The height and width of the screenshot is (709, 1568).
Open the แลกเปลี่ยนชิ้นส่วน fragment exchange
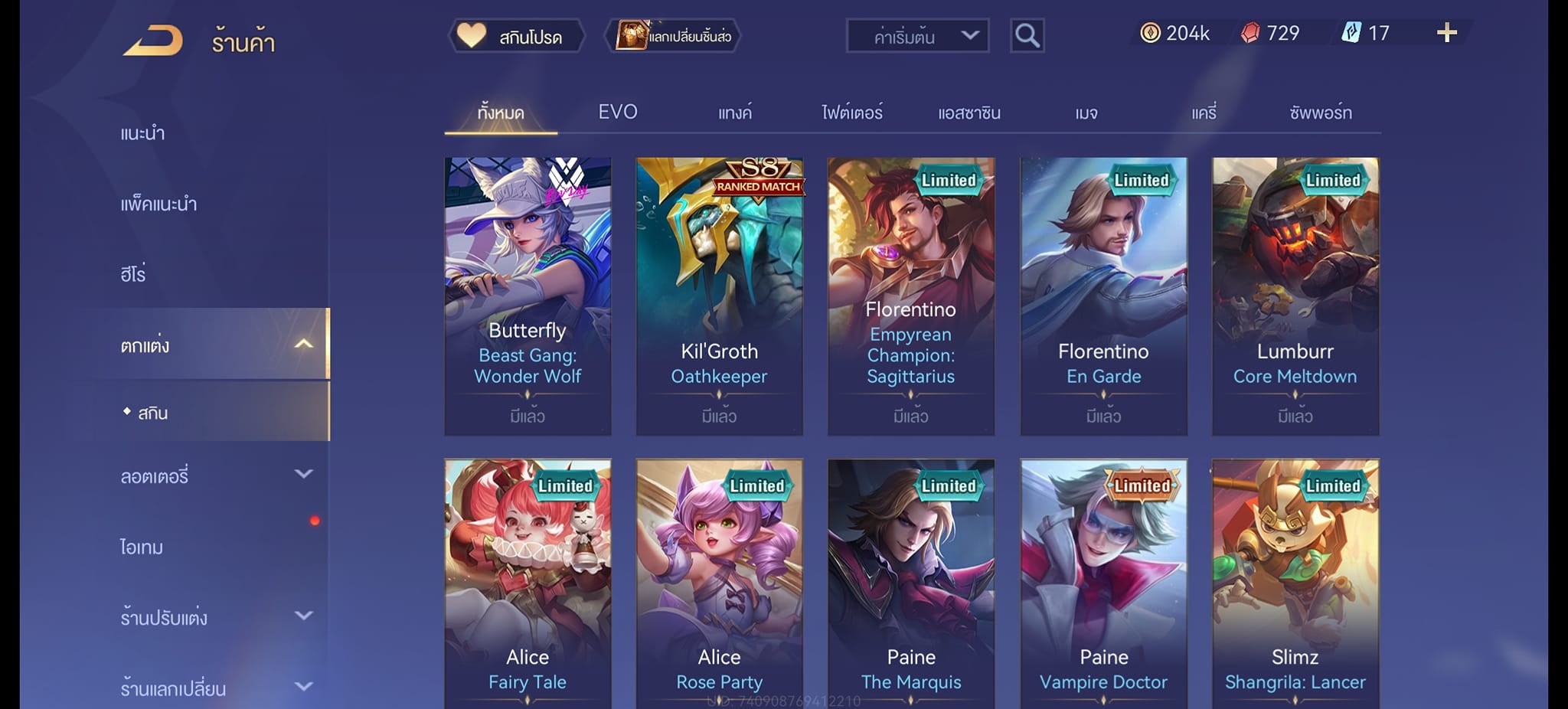coord(674,36)
